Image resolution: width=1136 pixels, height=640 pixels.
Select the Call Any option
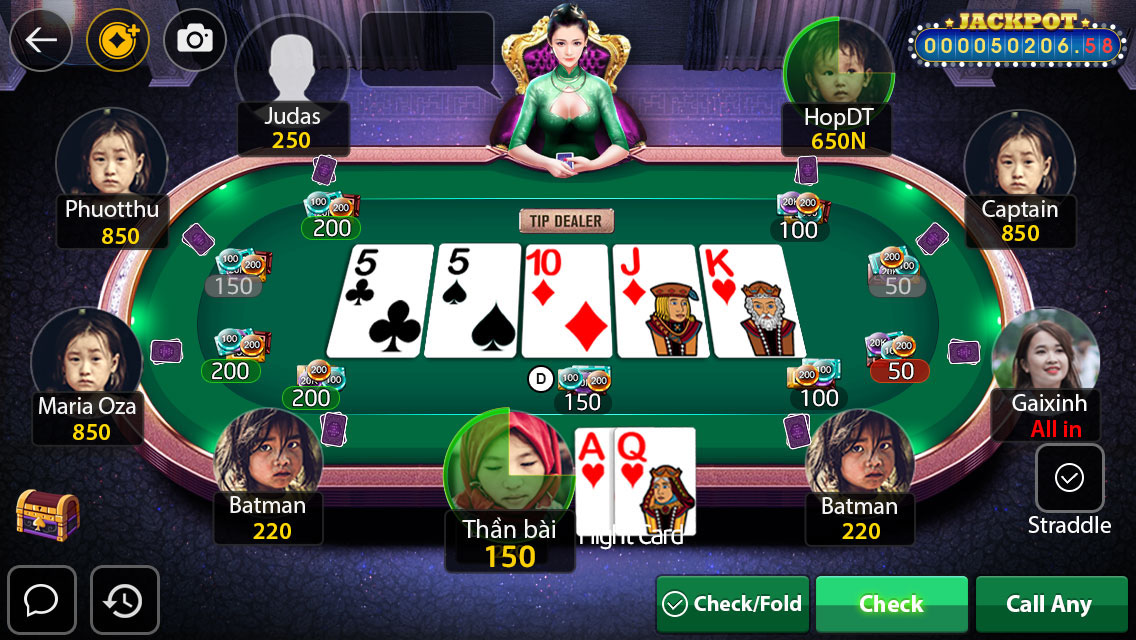click(x=1048, y=604)
